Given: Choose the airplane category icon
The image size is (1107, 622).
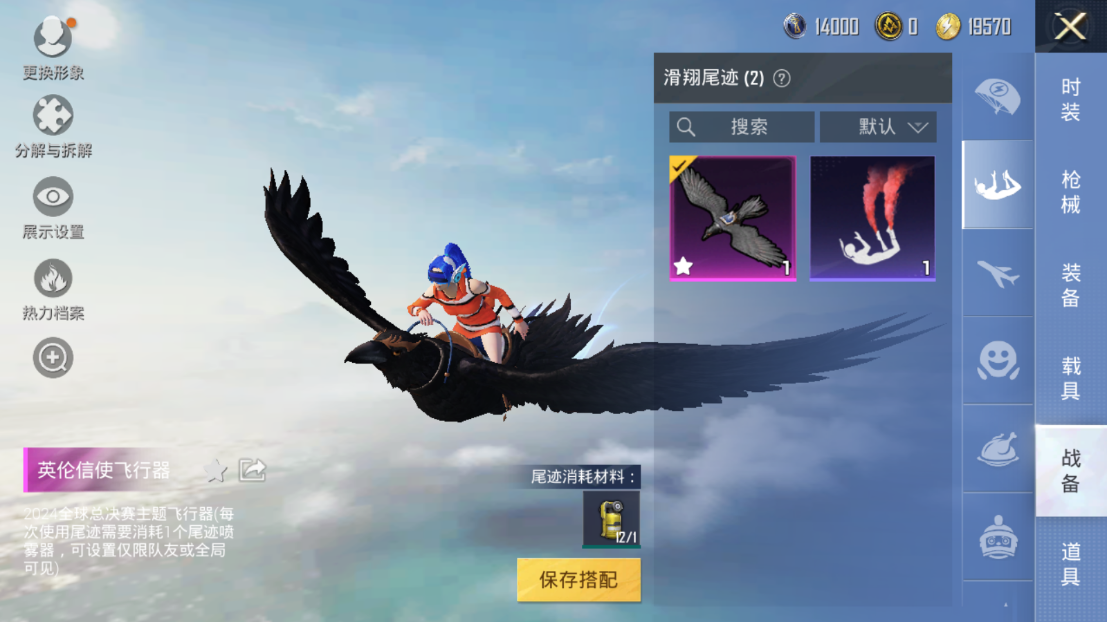Looking at the screenshot, I should tap(997, 273).
